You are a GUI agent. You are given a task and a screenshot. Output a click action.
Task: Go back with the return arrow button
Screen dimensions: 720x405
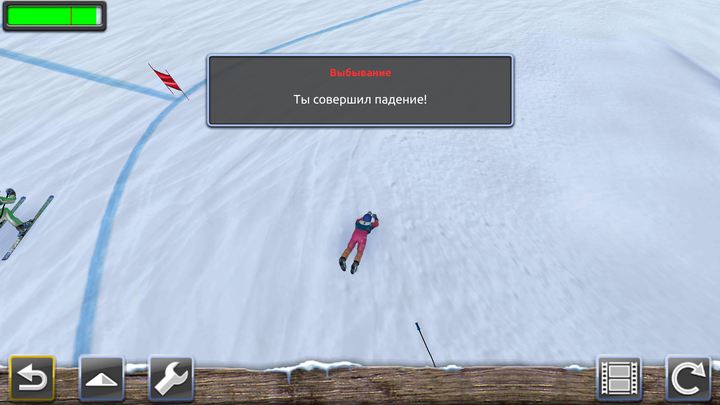tap(32, 379)
